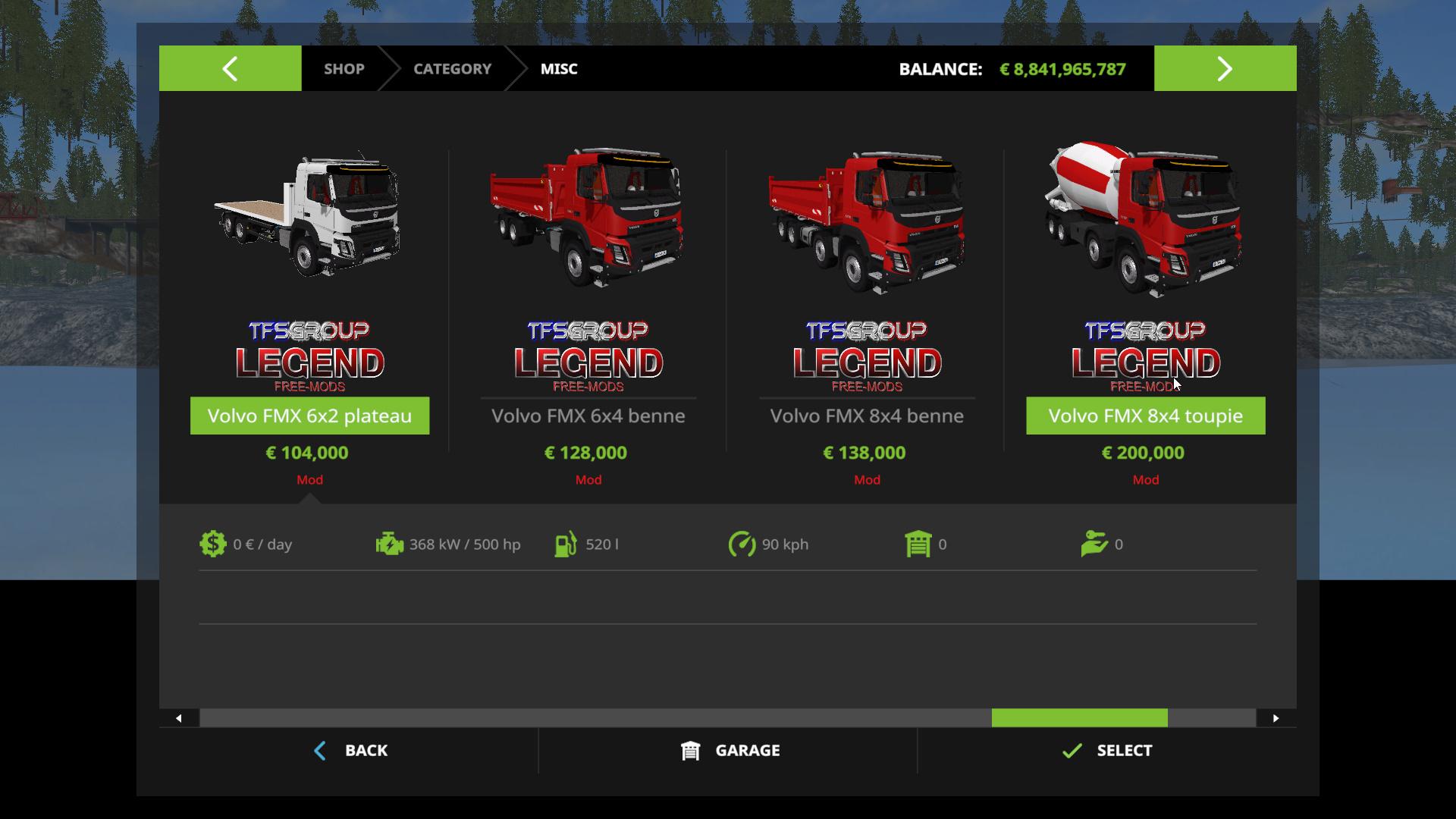
Task: Go to the next shop page arrow
Action: (1225, 69)
